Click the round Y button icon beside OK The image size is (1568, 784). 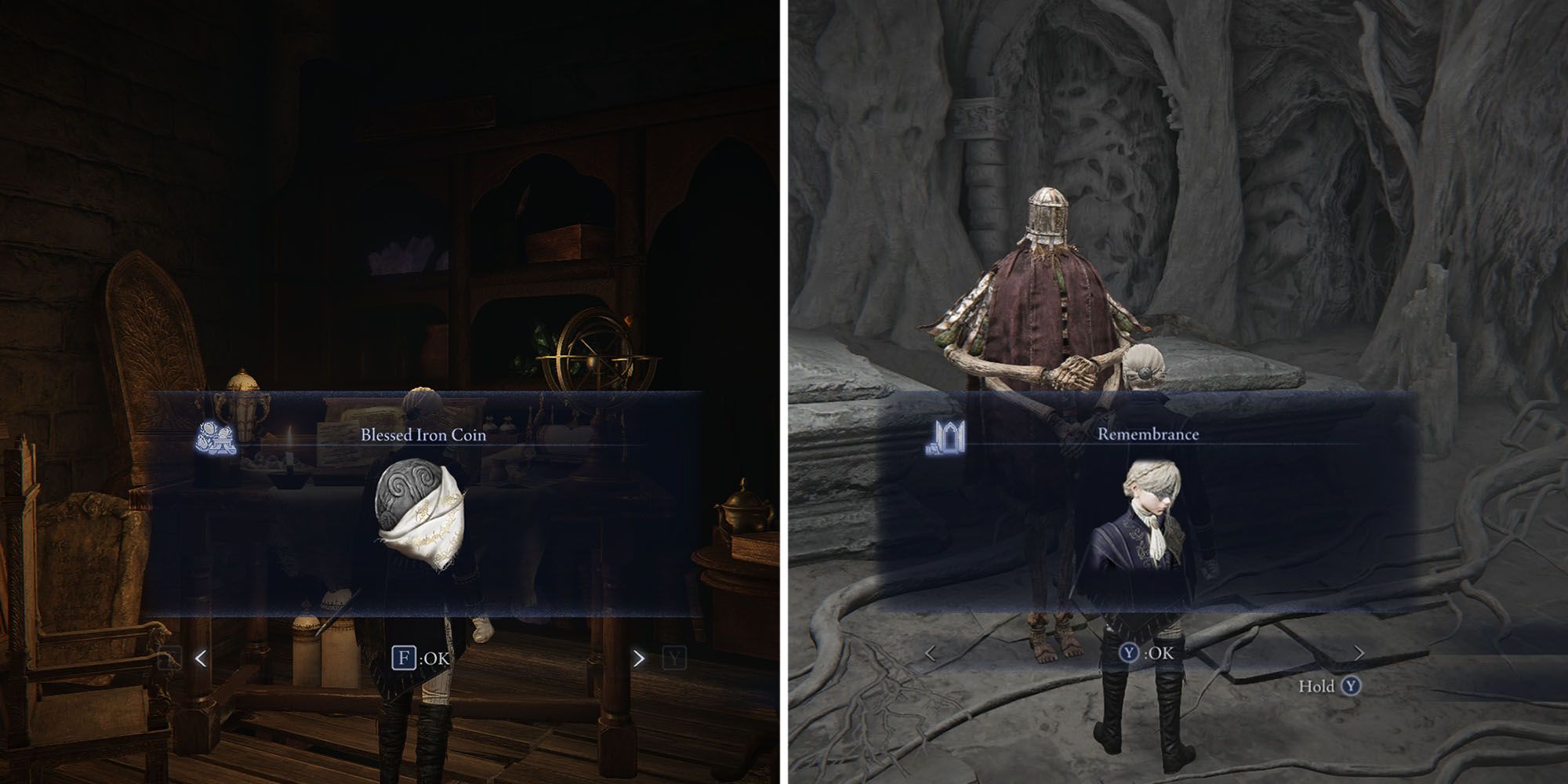(x=1128, y=652)
